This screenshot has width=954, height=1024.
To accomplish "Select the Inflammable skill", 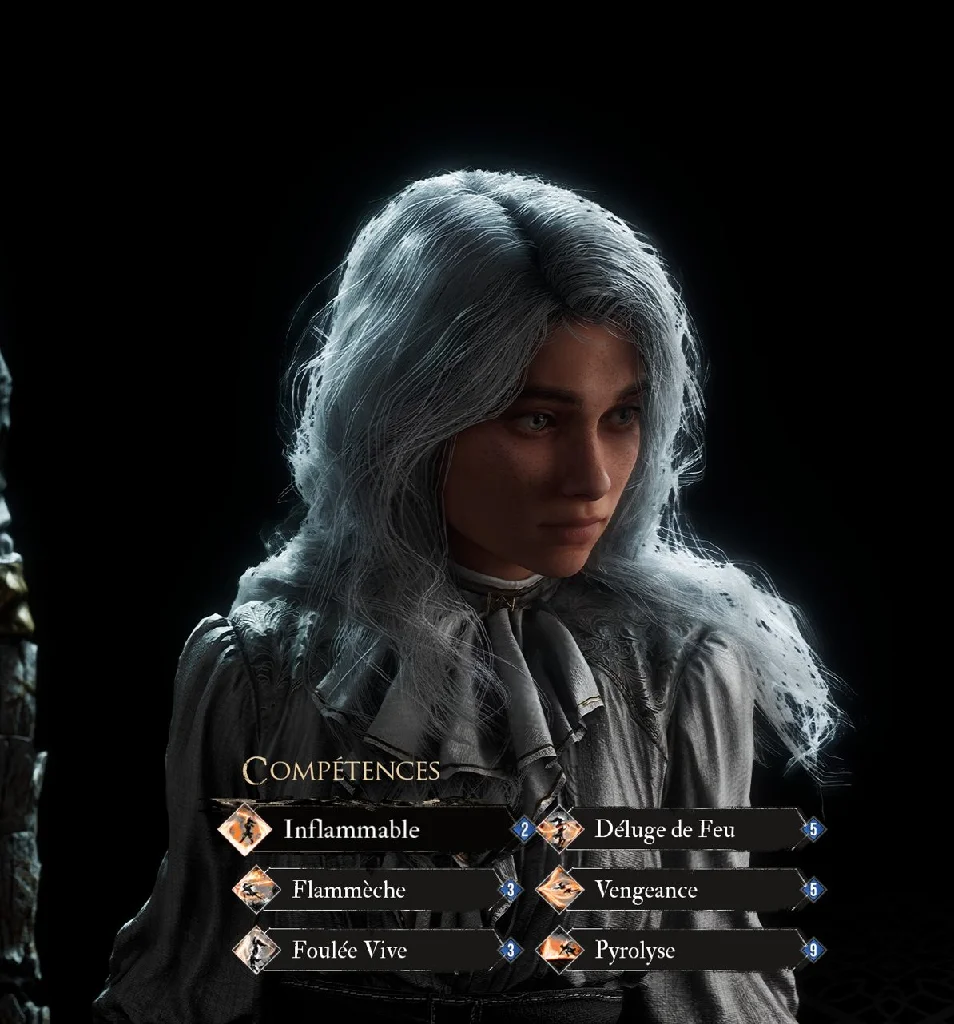I will pos(352,829).
